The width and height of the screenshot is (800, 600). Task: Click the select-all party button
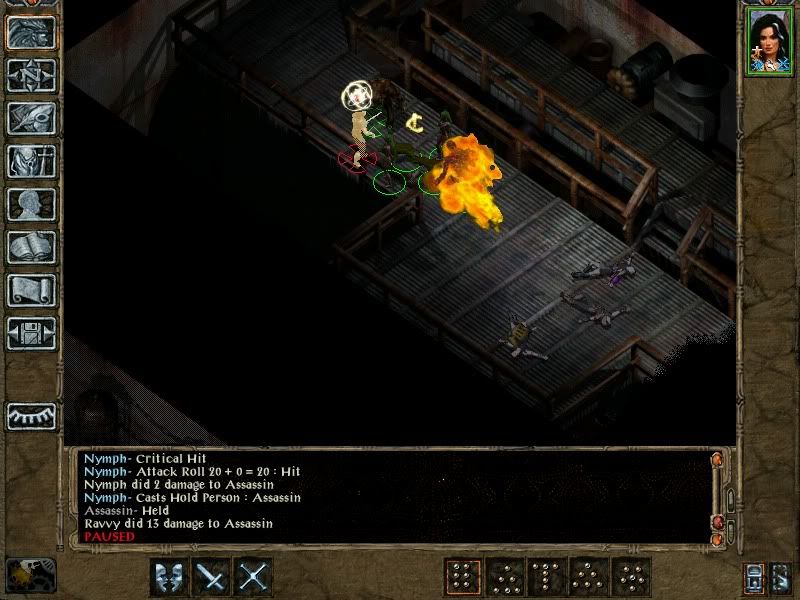tap(753, 577)
